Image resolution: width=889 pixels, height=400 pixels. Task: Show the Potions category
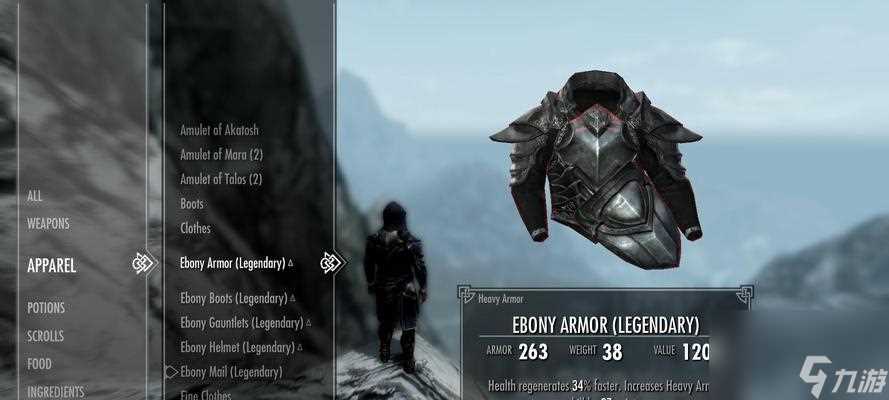(46, 308)
